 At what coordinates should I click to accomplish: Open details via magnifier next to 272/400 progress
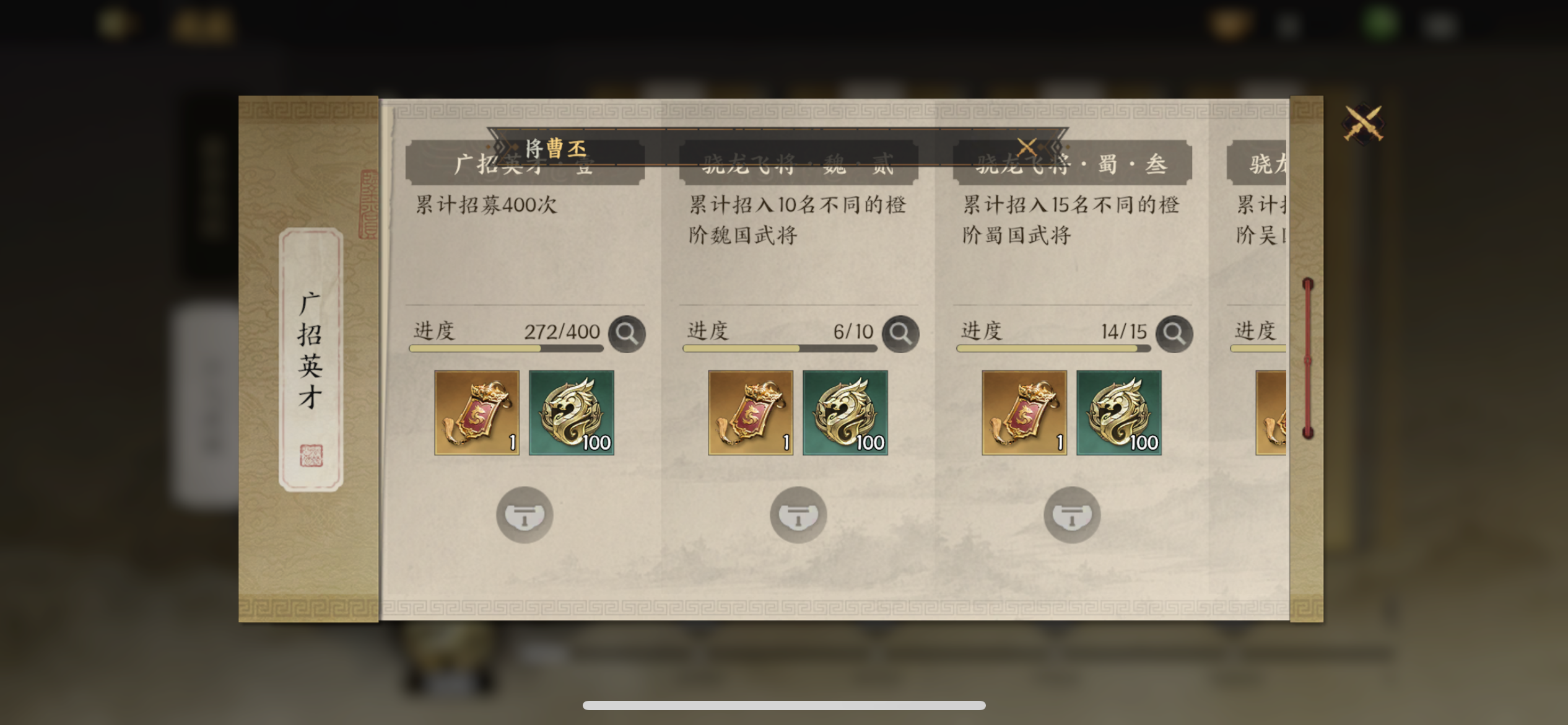pyautogui.click(x=627, y=333)
